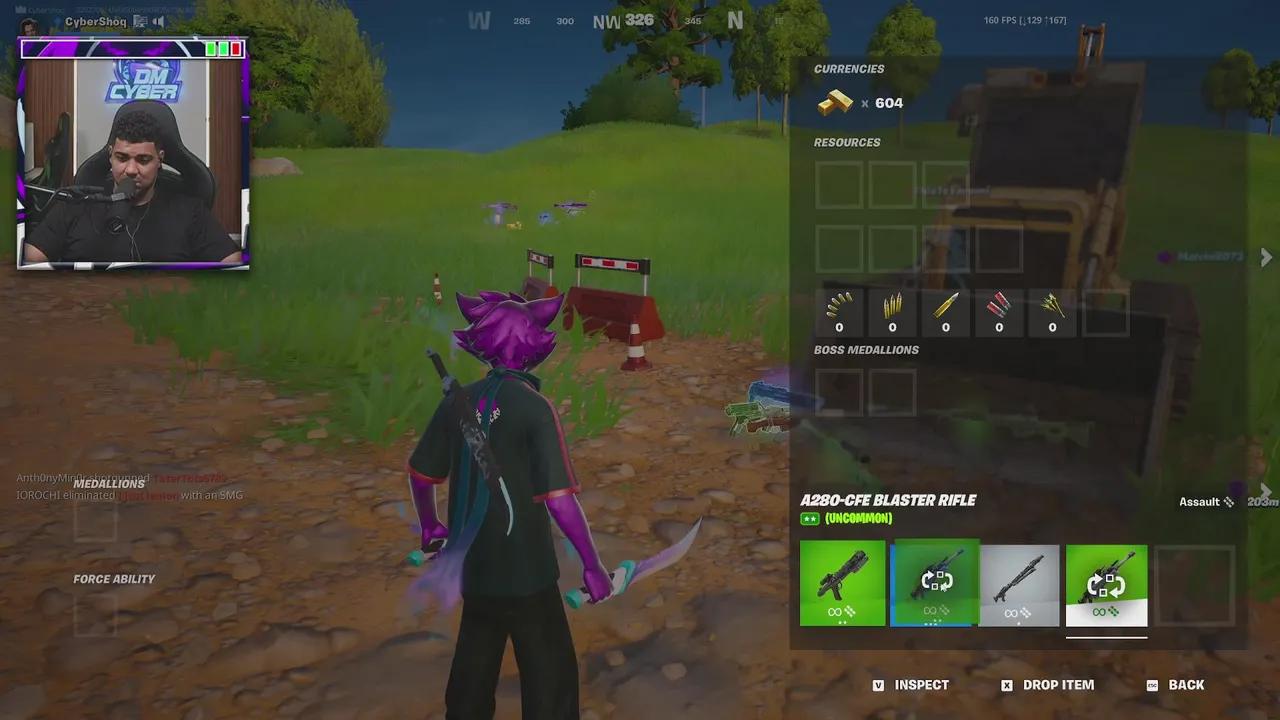Click the shotgun shells ammo icon
1280x720 pixels.
[999, 307]
